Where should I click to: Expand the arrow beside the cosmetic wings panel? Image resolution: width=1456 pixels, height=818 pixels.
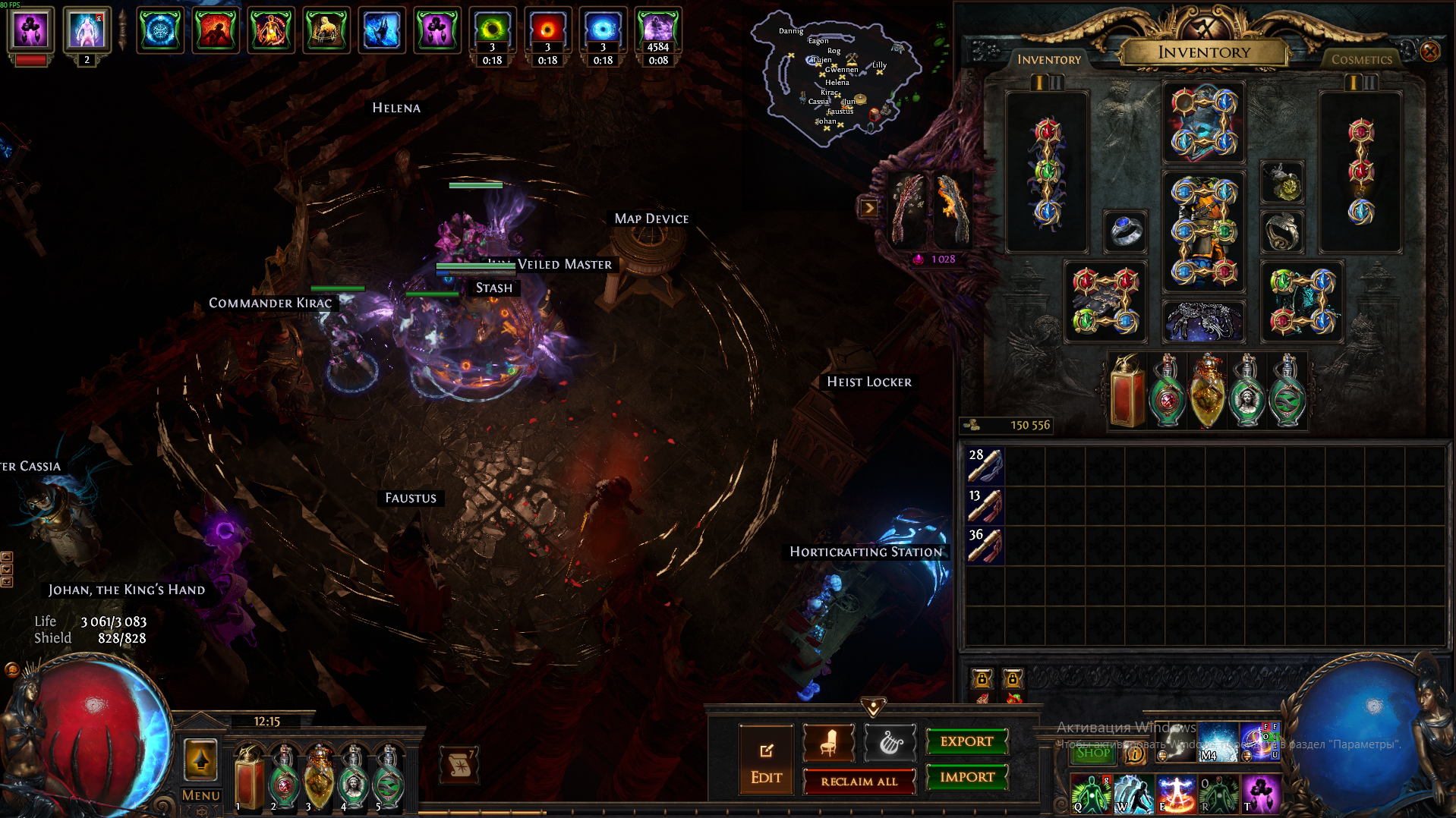point(868,208)
